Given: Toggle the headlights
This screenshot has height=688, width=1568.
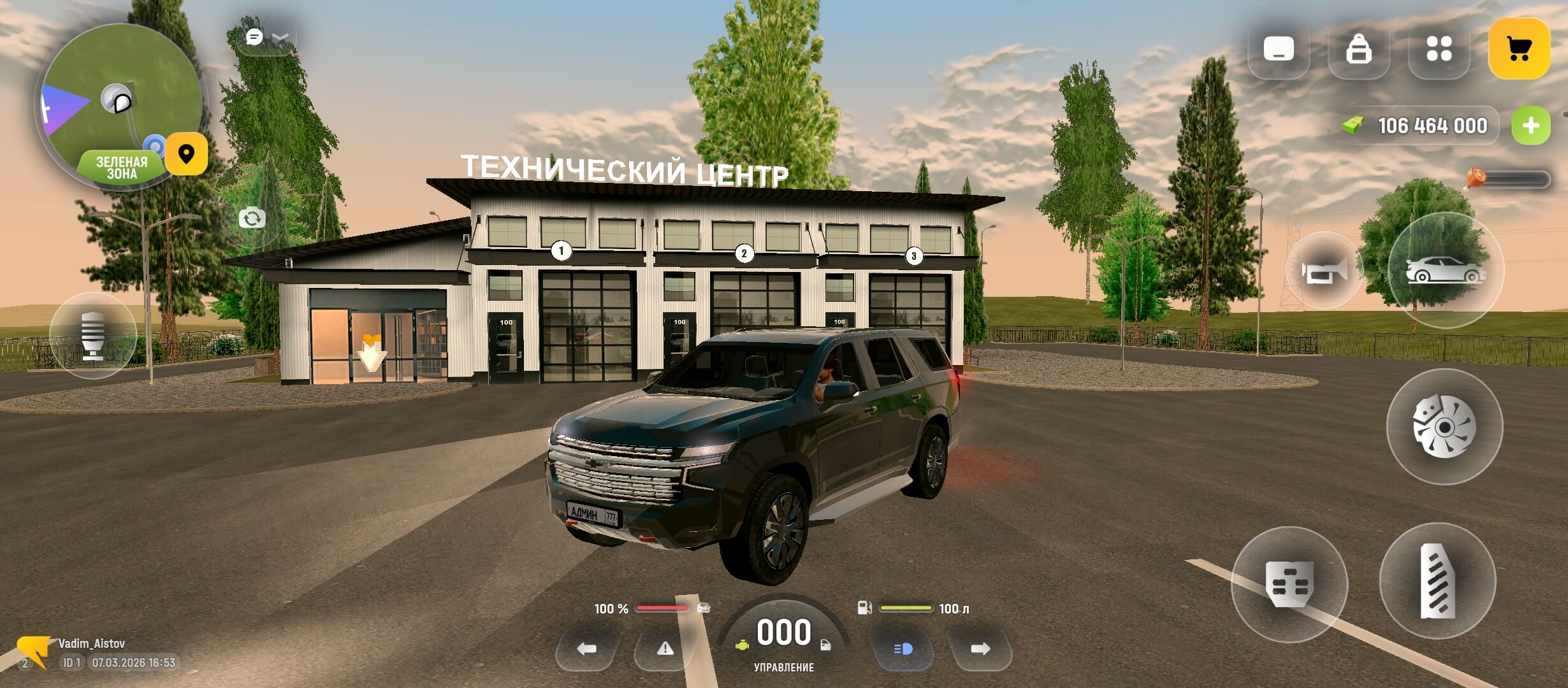Looking at the screenshot, I should pyautogui.click(x=904, y=649).
